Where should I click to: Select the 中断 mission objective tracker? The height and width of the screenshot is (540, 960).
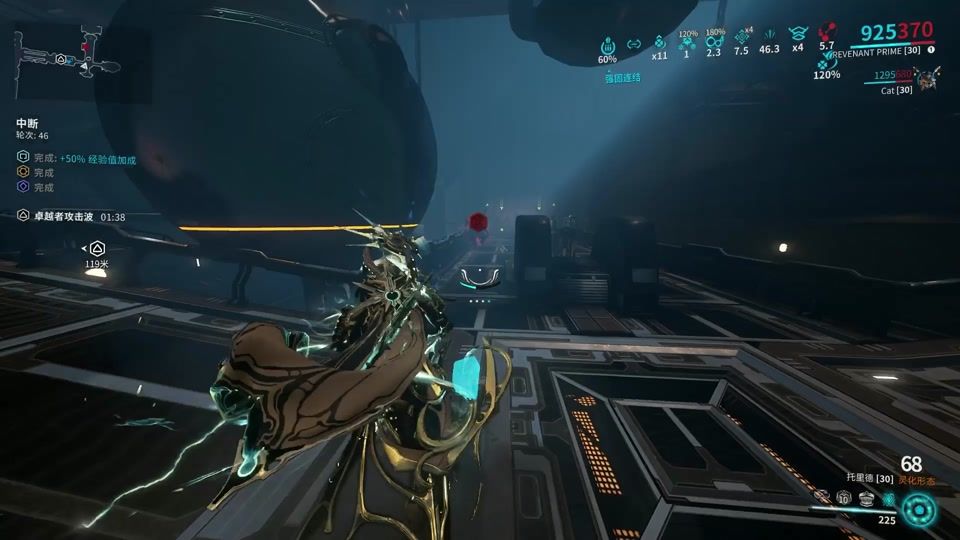(27, 122)
